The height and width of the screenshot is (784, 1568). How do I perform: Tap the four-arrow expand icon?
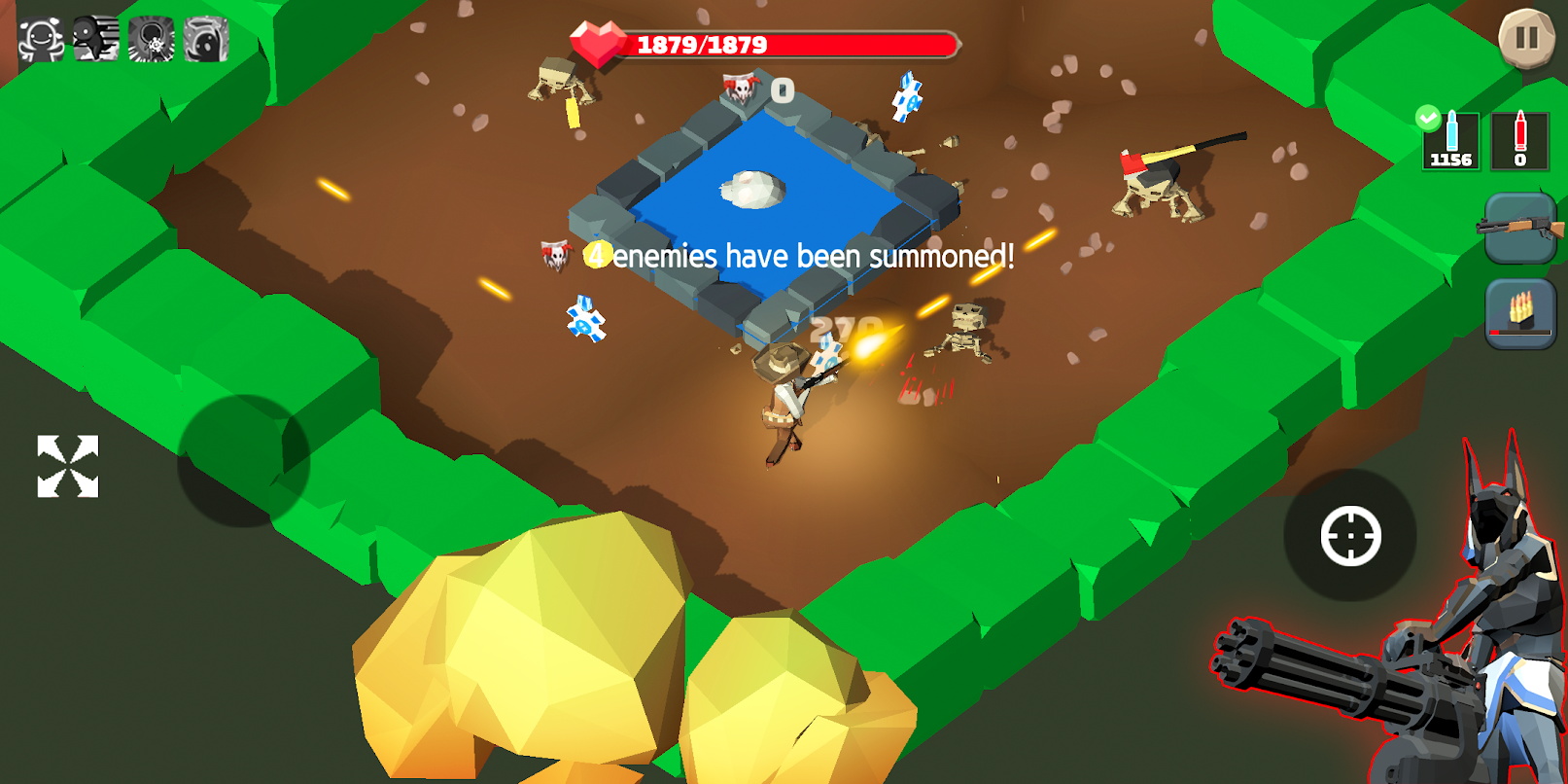(67, 466)
